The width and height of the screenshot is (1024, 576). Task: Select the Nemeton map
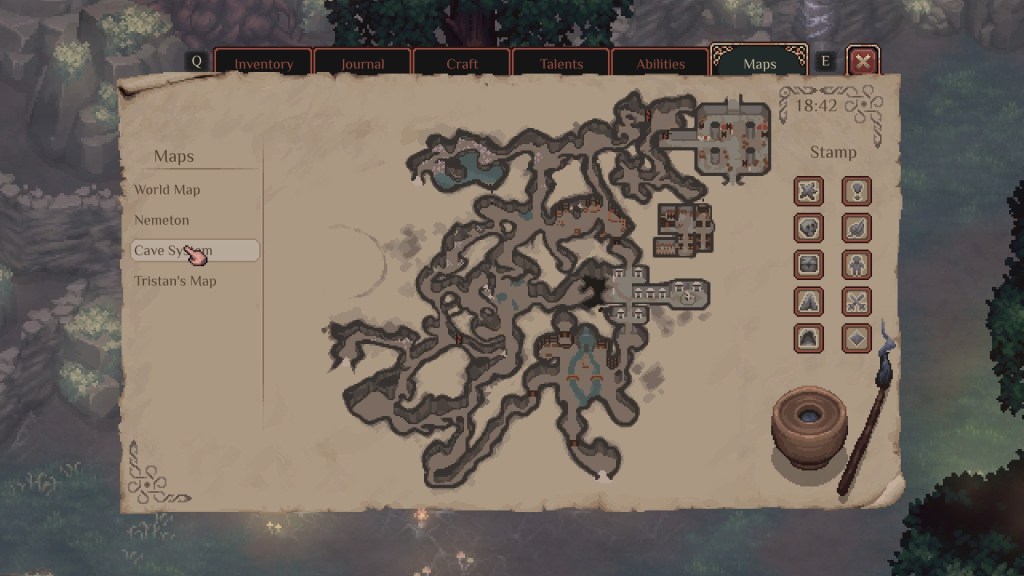coord(162,220)
